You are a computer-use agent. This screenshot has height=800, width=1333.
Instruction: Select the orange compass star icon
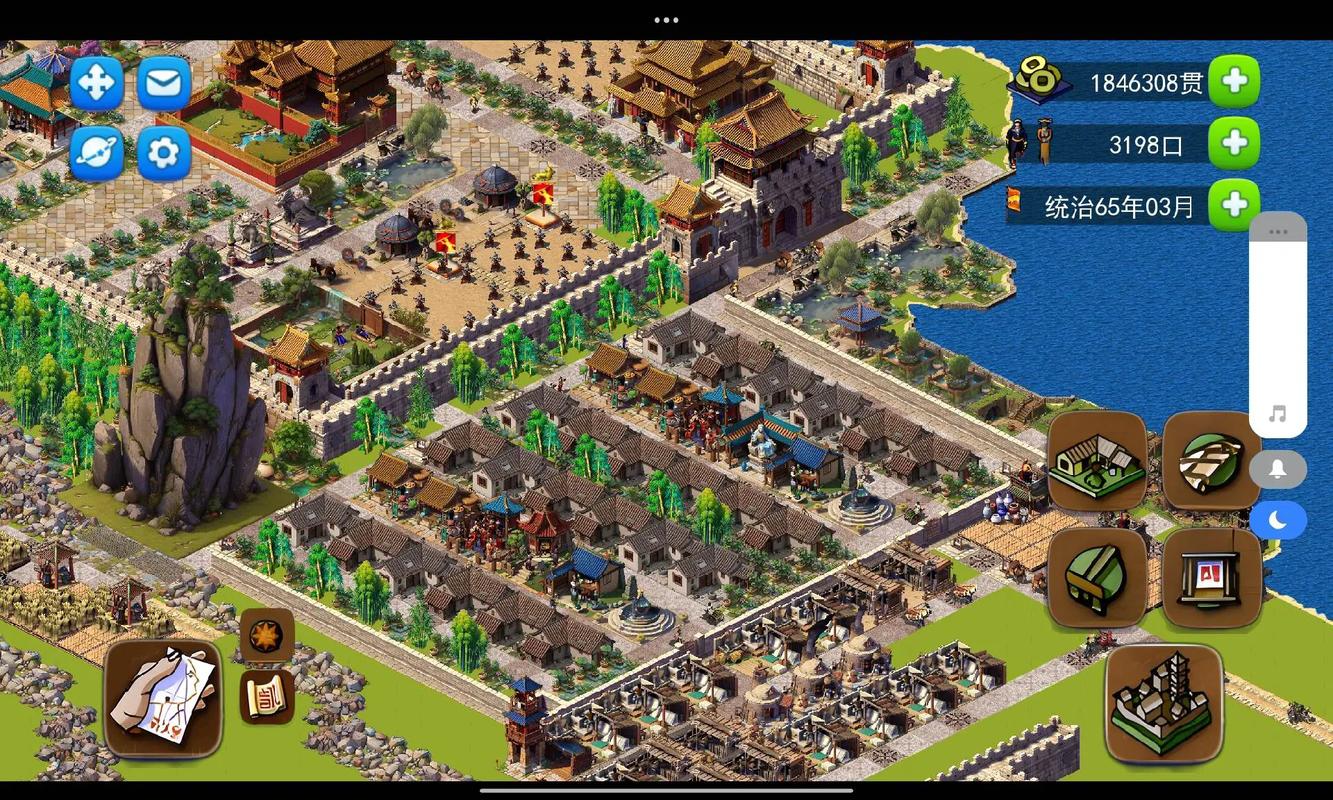click(x=267, y=636)
